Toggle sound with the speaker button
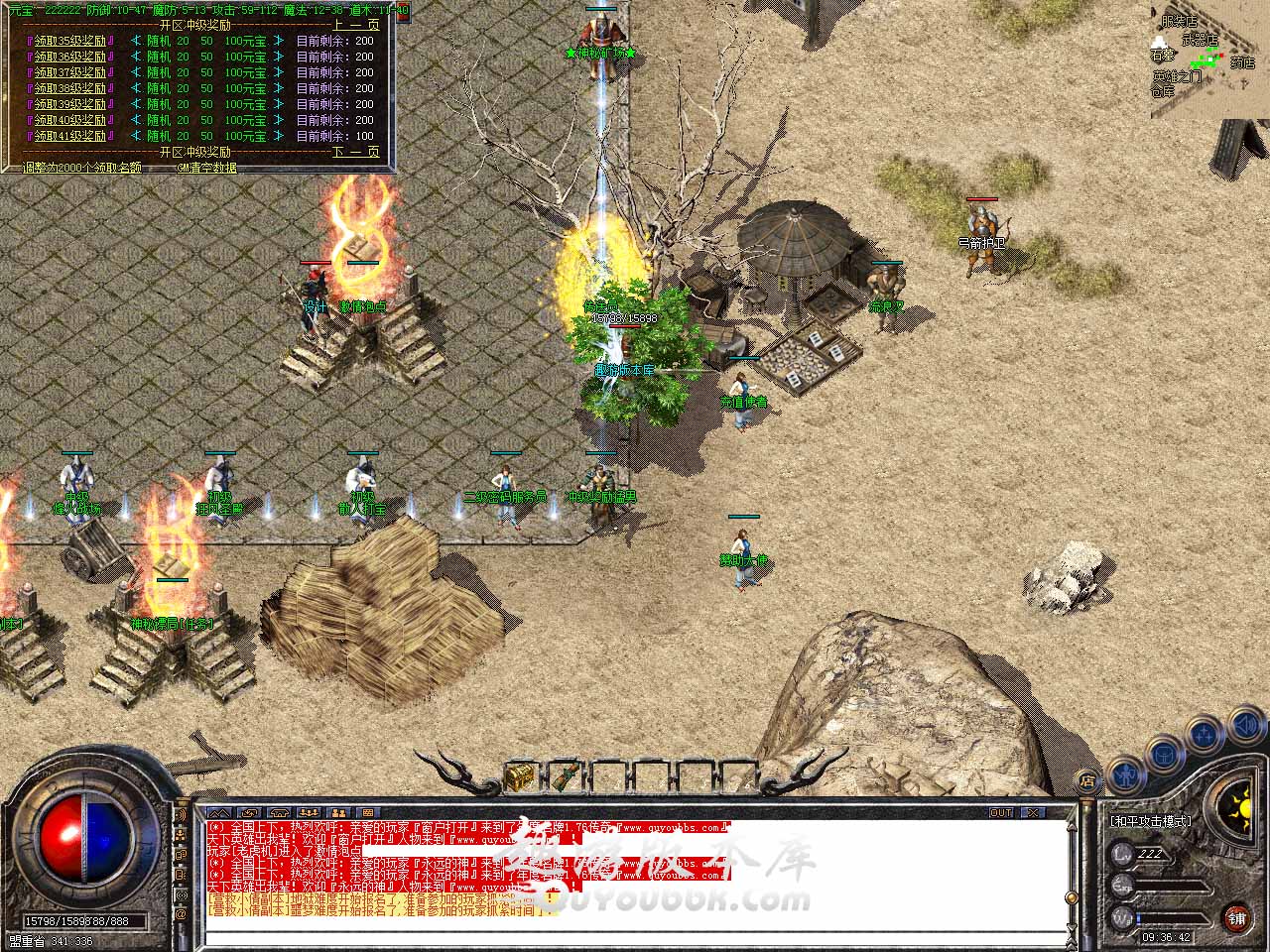The width and height of the screenshot is (1270, 952). (1244, 727)
